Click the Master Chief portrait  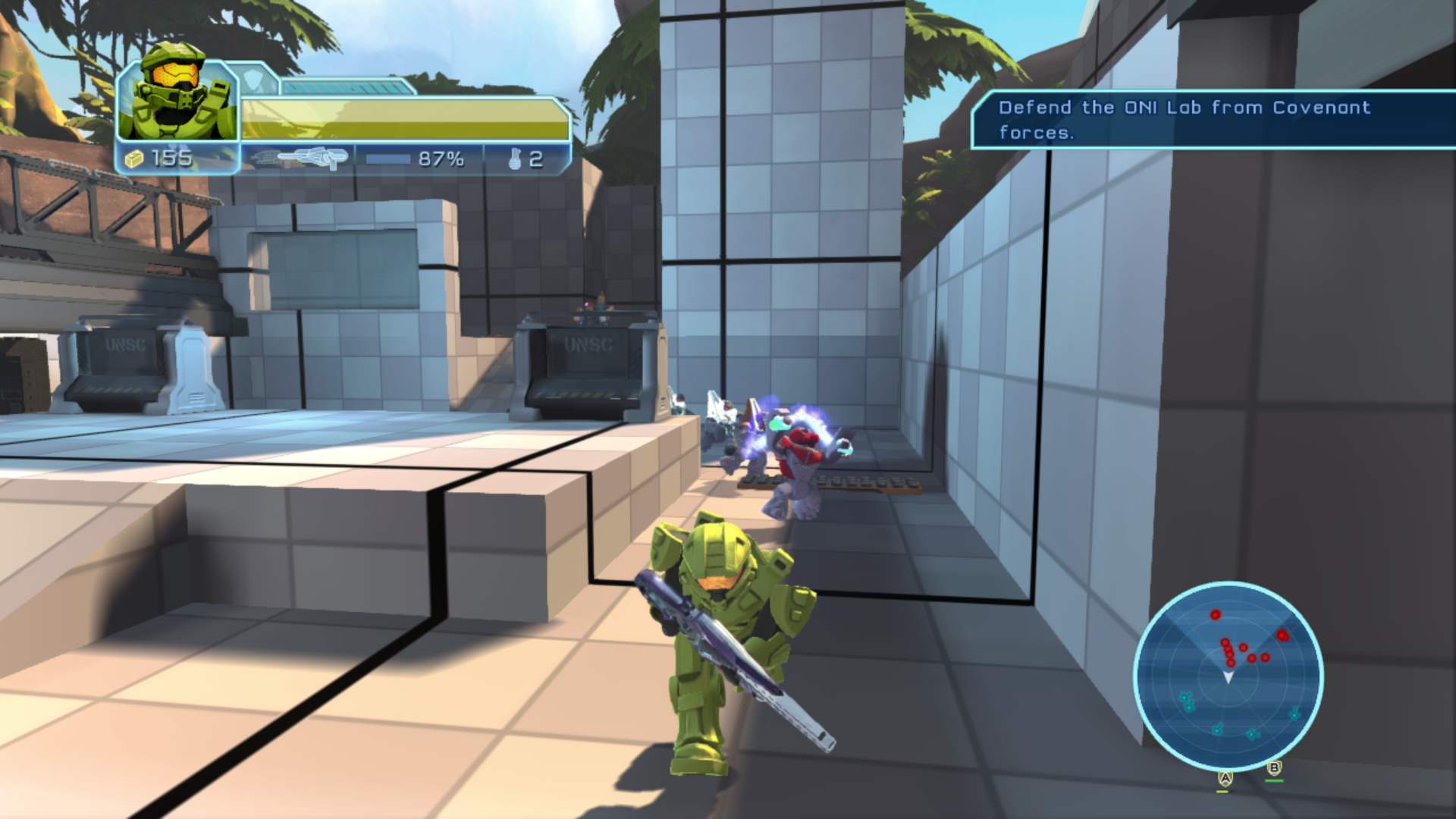coord(178,100)
